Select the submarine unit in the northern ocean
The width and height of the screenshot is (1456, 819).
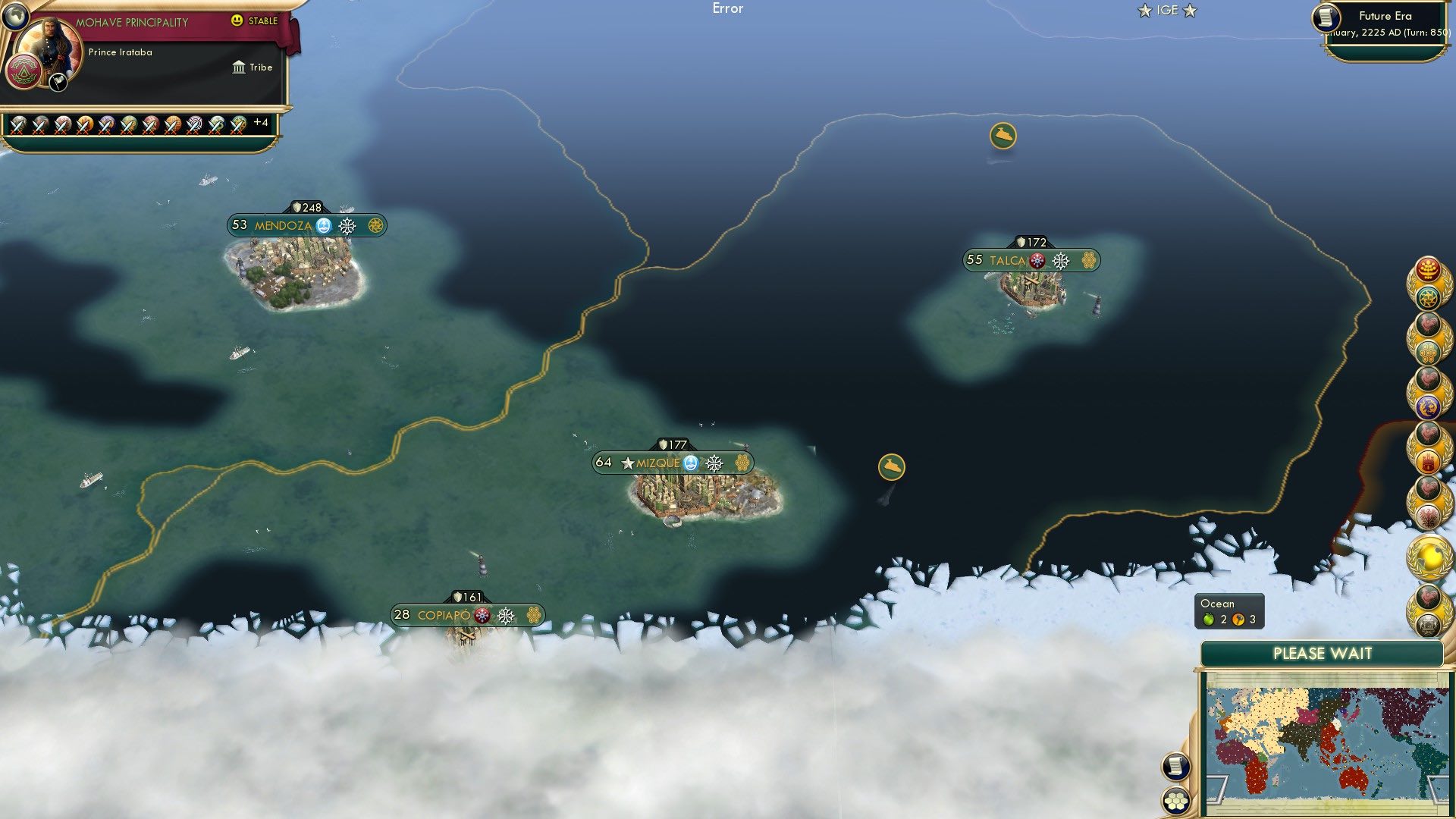pos(1002,133)
